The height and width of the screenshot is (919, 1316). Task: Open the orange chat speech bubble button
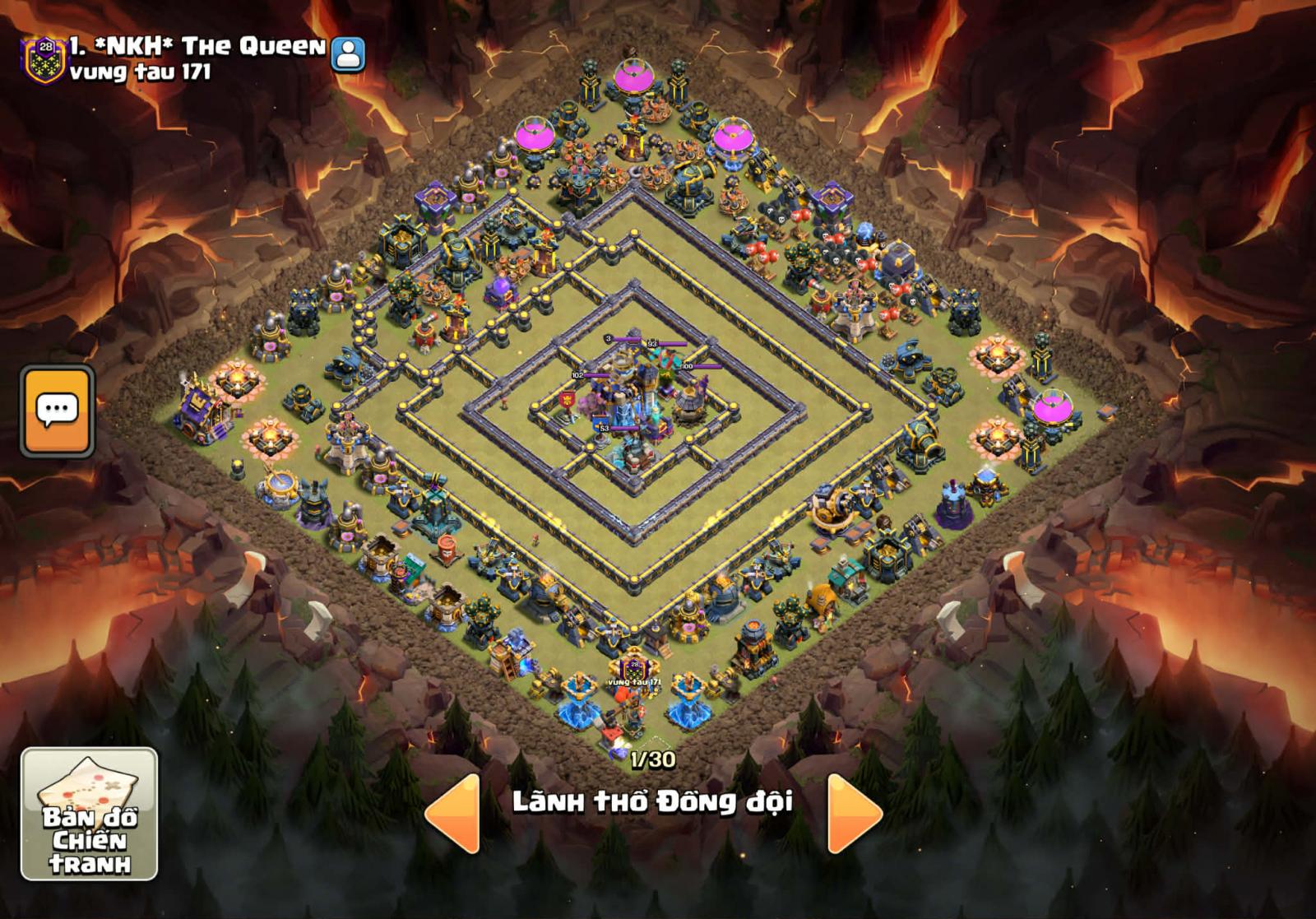[57, 411]
